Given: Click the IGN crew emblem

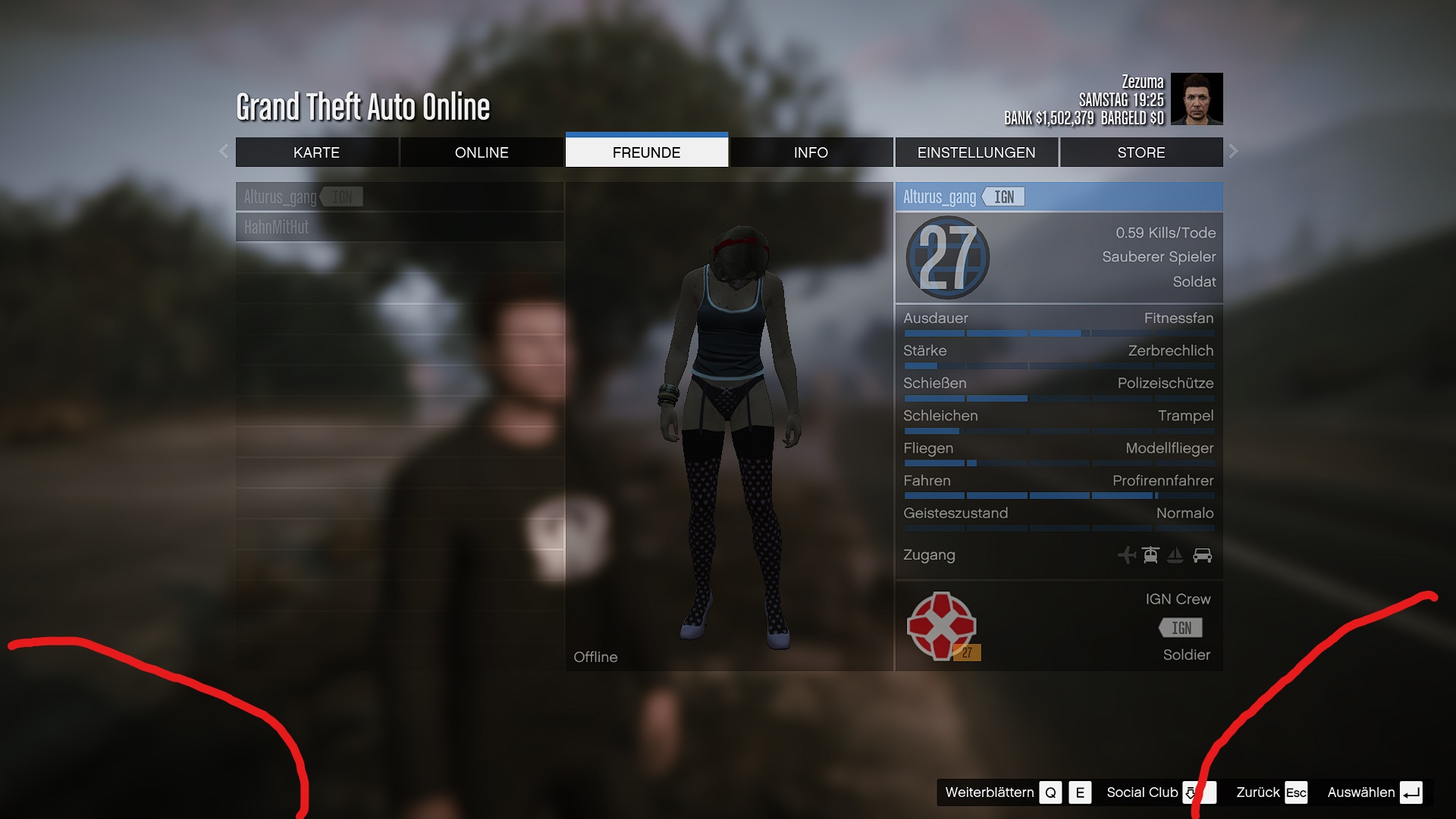Looking at the screenshot, I should [x=943, y=625].
